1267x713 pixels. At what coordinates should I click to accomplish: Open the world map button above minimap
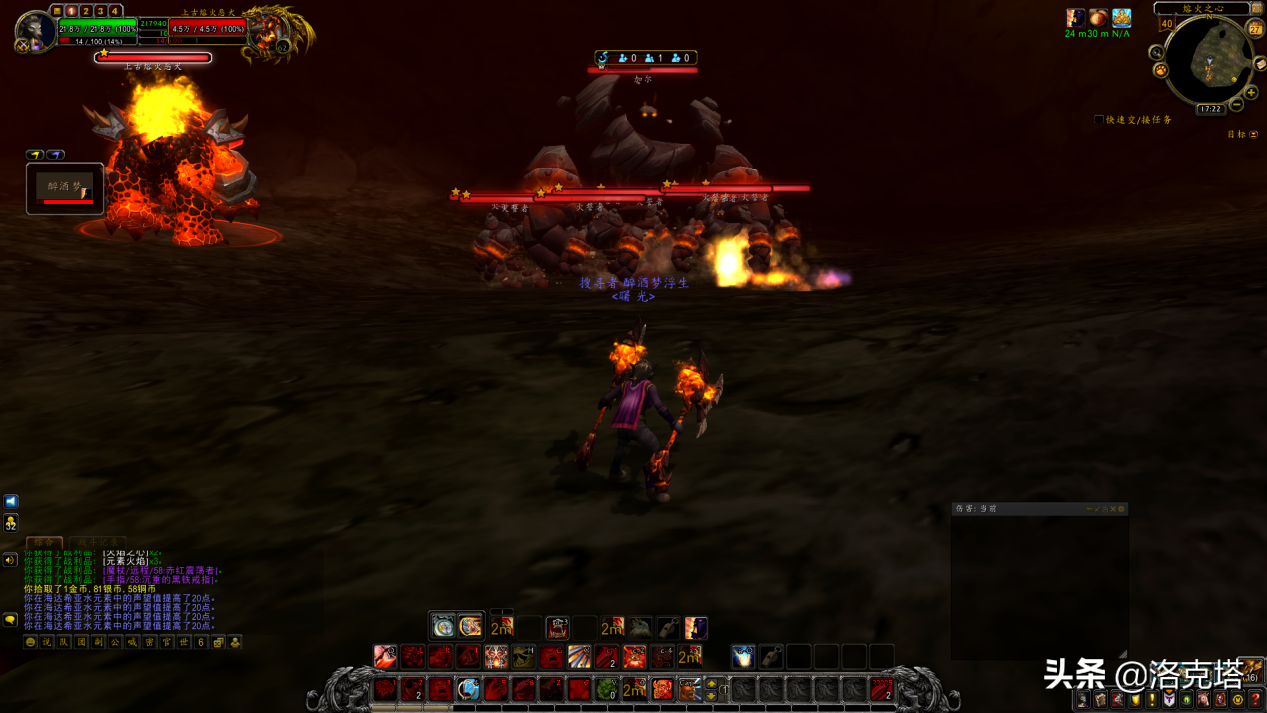pos(1257,8)
